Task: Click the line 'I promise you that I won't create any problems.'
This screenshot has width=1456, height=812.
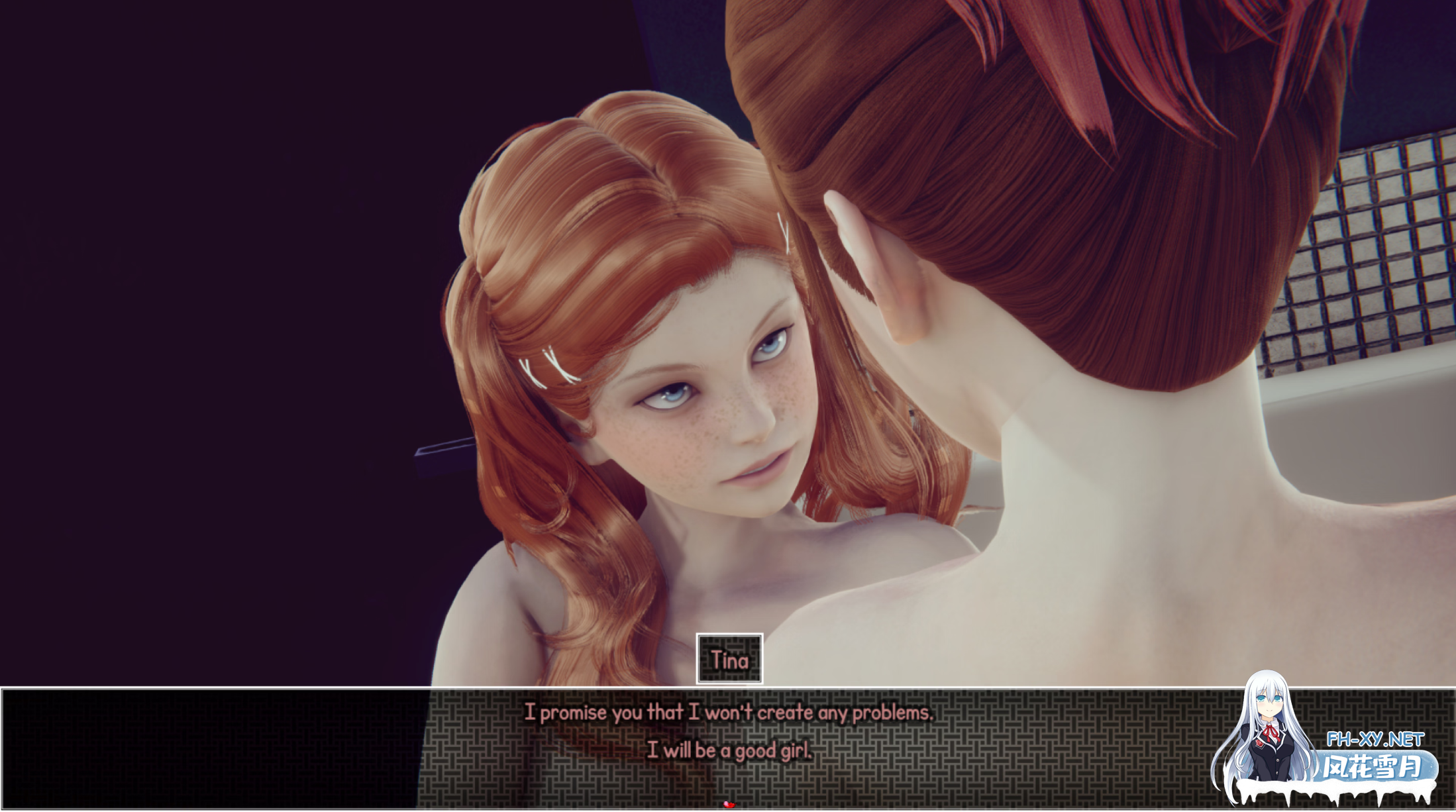Action: [x=729, y=713]
